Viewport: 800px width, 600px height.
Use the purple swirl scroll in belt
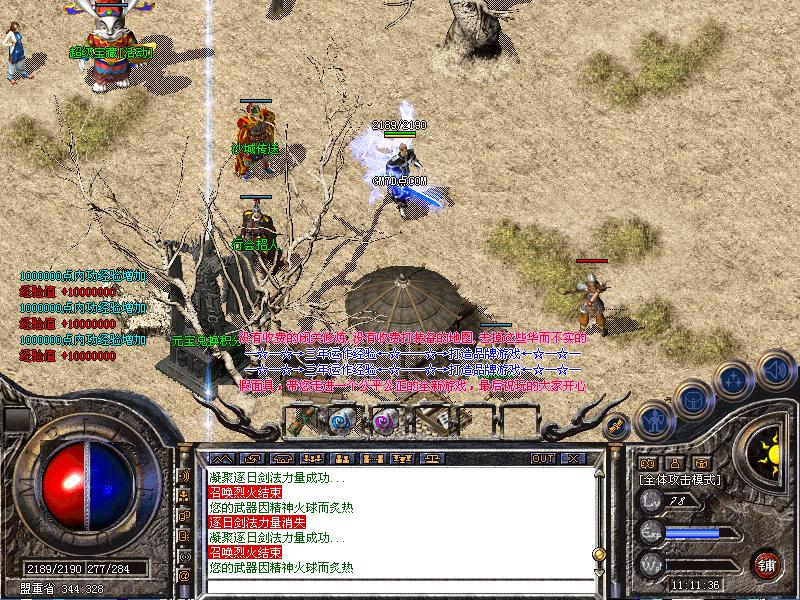385,421
